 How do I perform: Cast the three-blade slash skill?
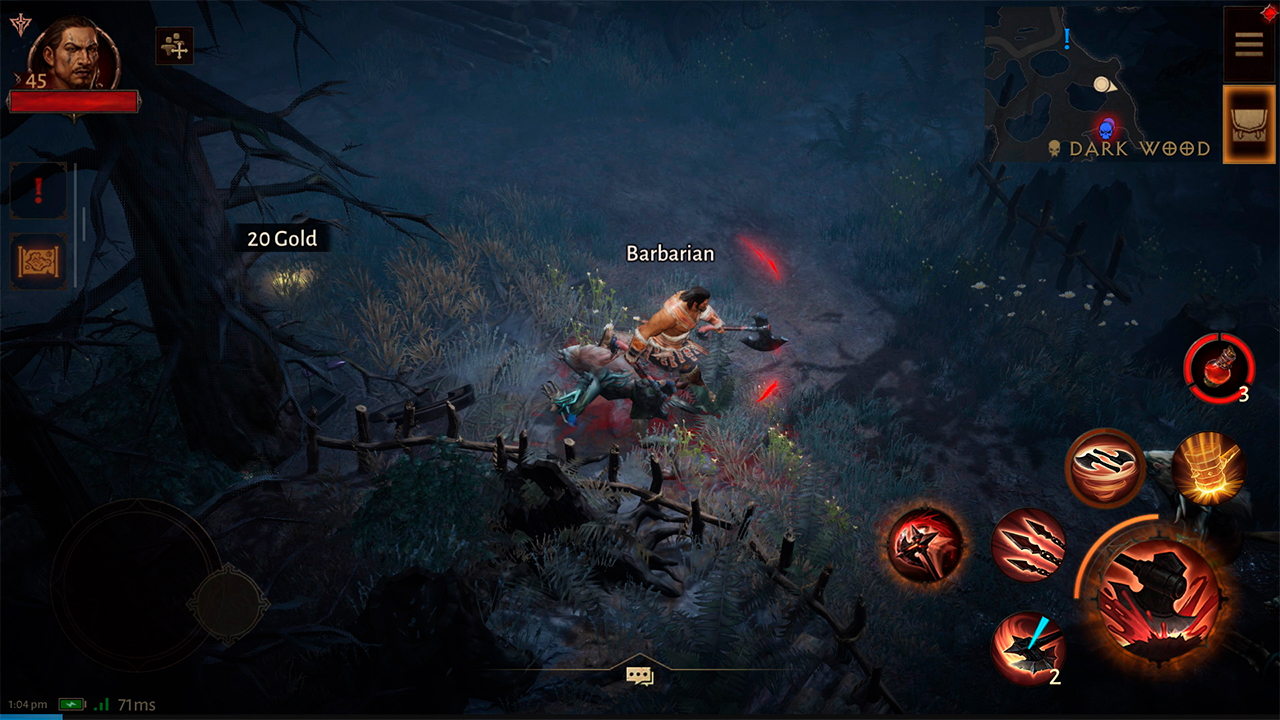(x=1029, y=545)
